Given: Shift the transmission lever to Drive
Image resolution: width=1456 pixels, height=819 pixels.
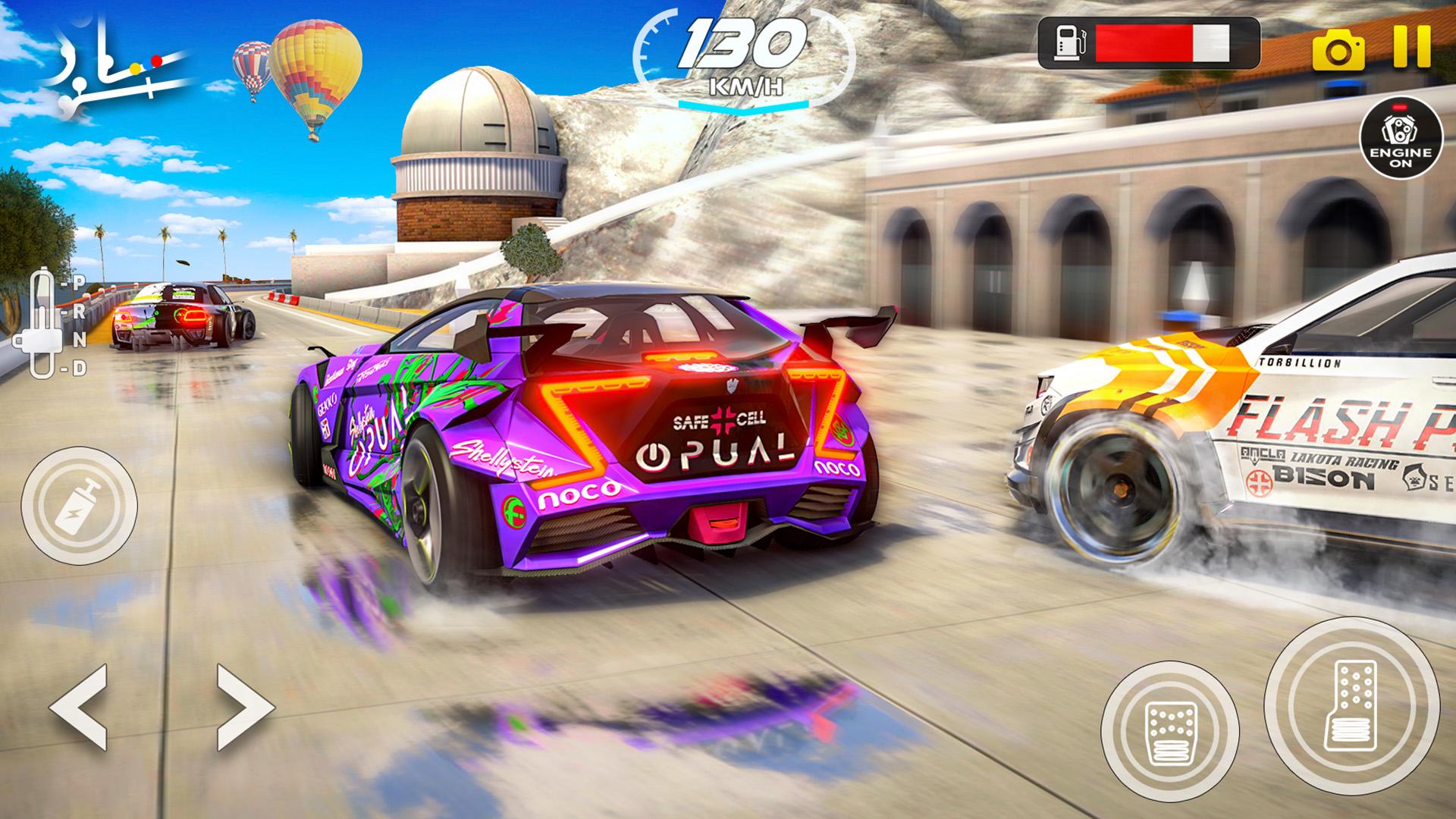Looking at the screenshot, I should 80,367.
